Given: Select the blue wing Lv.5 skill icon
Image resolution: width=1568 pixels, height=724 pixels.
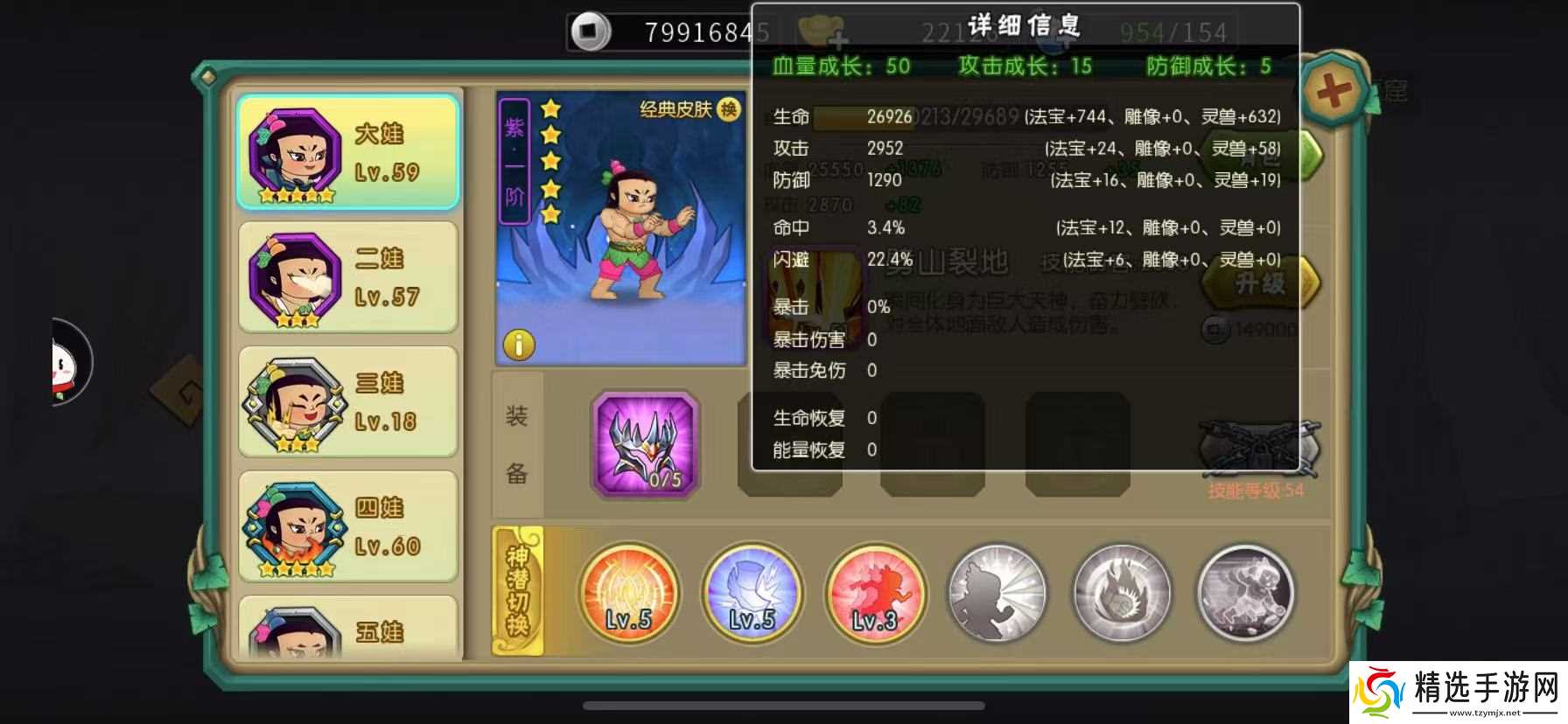Looking at the screenshot, I should click(x=752, y=595).
